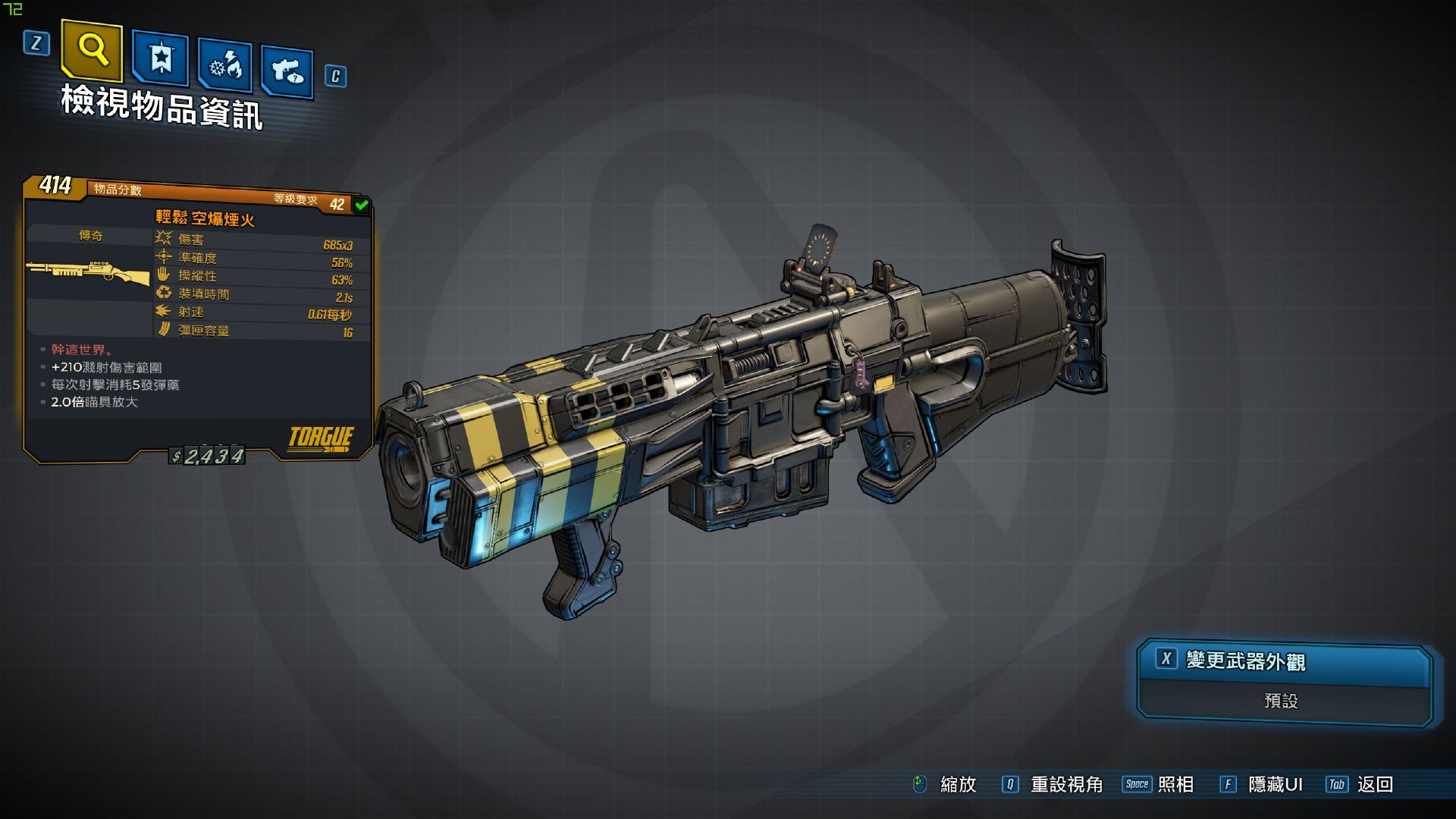Screen dimensions: 1456x819
Task: Switch to the weapon parts tab
Action: click(287, 72)
